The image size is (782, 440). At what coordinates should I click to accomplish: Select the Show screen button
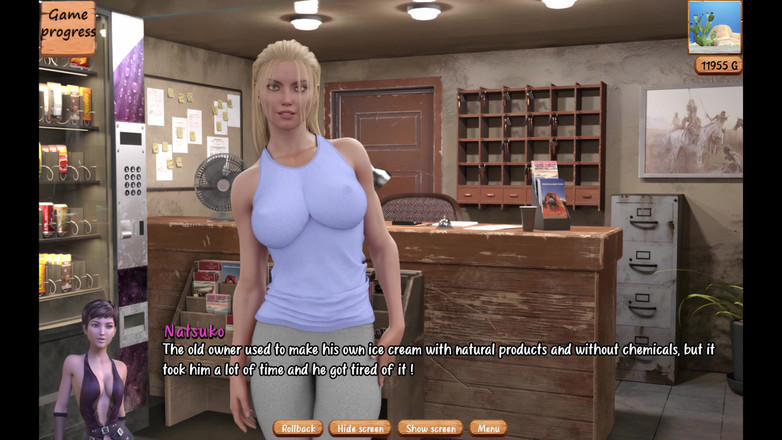pos(430,428)
